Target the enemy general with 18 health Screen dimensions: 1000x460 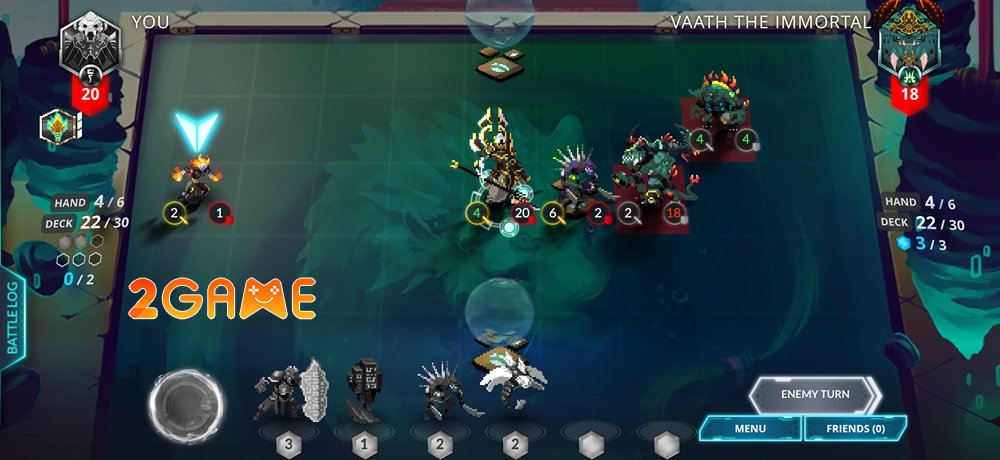(649, 167)
